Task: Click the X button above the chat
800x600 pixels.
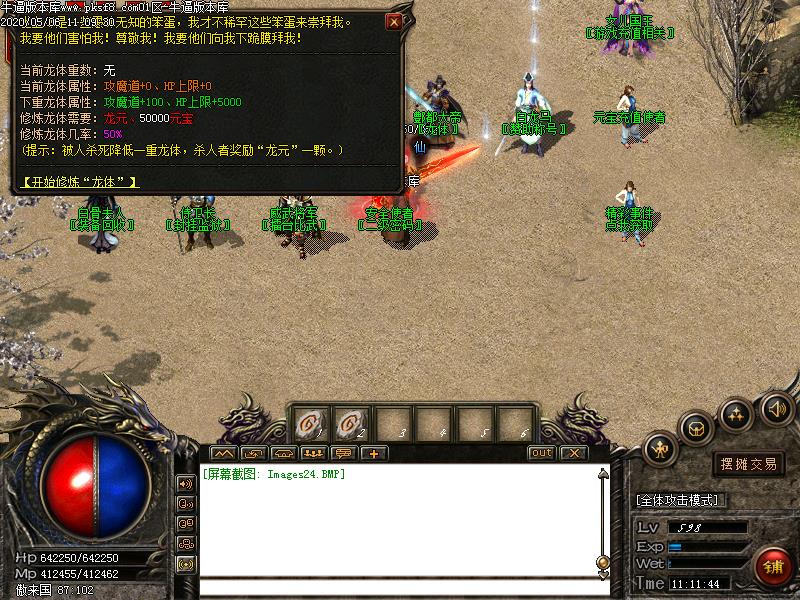Action: point(572,453)
